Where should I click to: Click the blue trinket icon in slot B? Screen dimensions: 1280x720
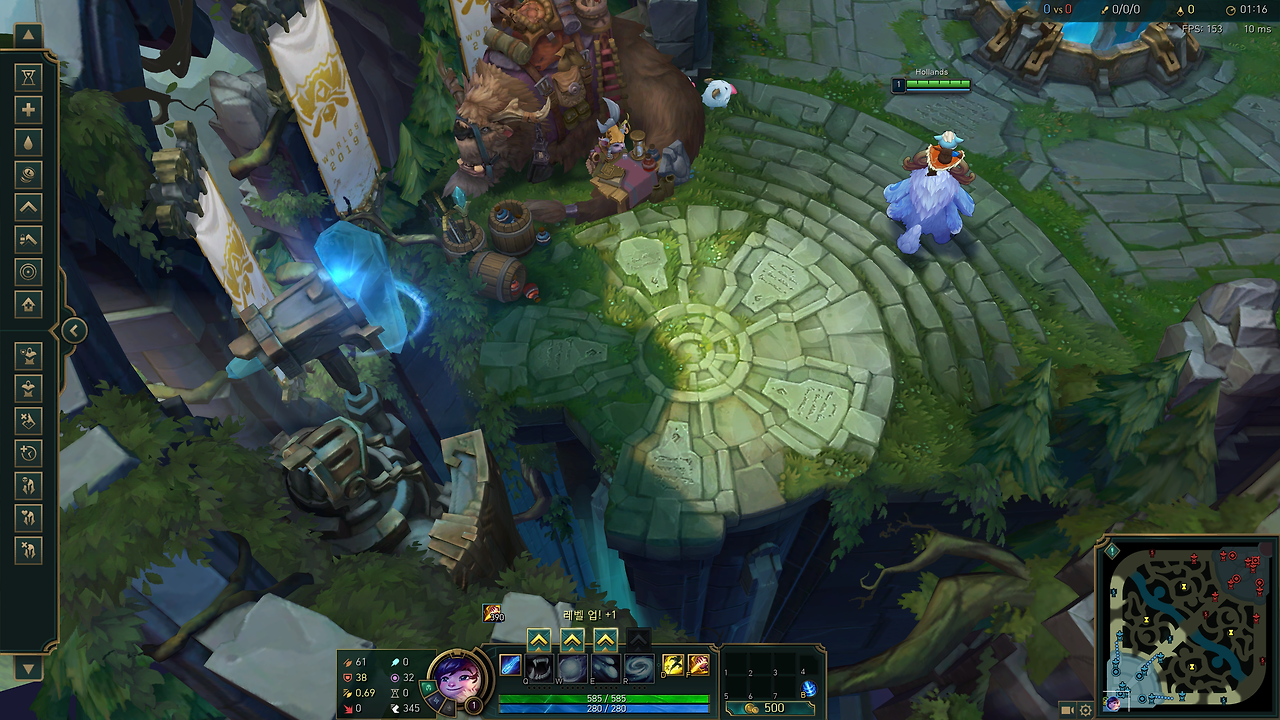[x=809, y=688]
